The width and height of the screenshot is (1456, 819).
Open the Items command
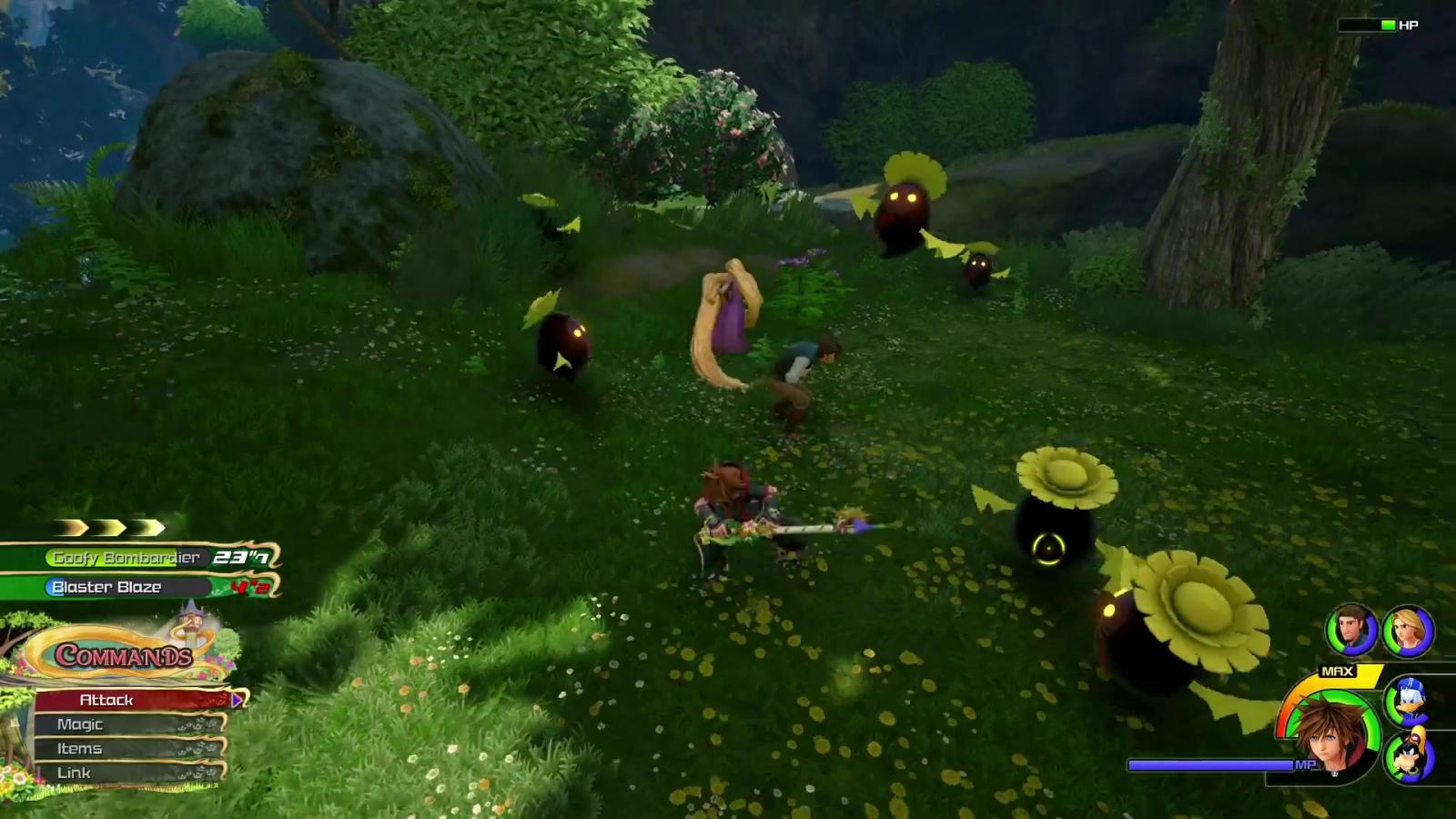126,749
